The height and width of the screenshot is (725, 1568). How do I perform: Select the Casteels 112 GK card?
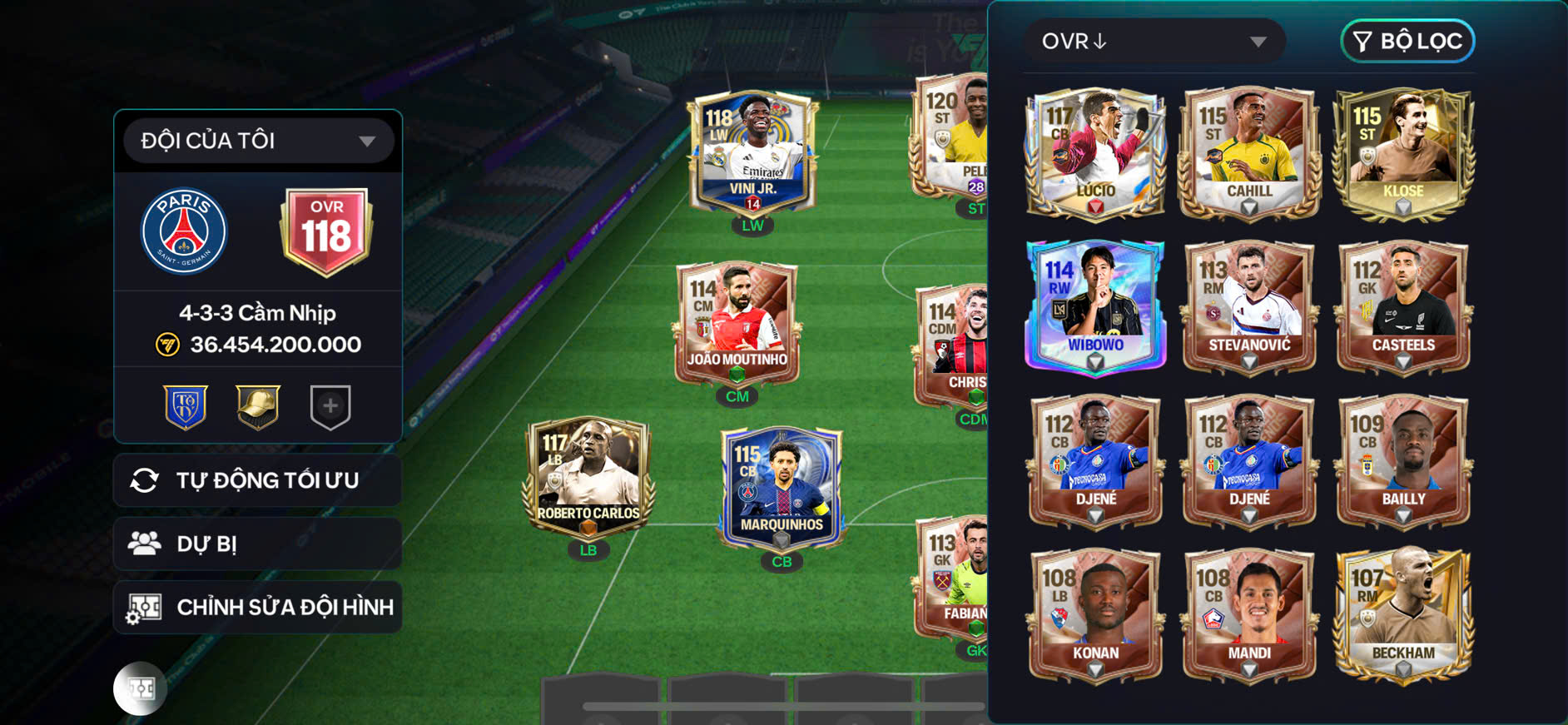click(1403, 306)
